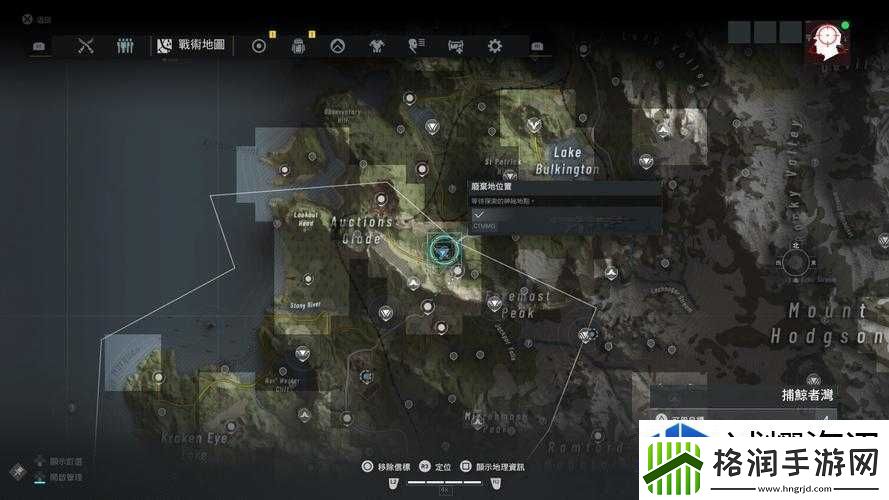This screenshot has height=500, width=889.
Task: Switch to the vest customization tab
Action: click(376, 45)
